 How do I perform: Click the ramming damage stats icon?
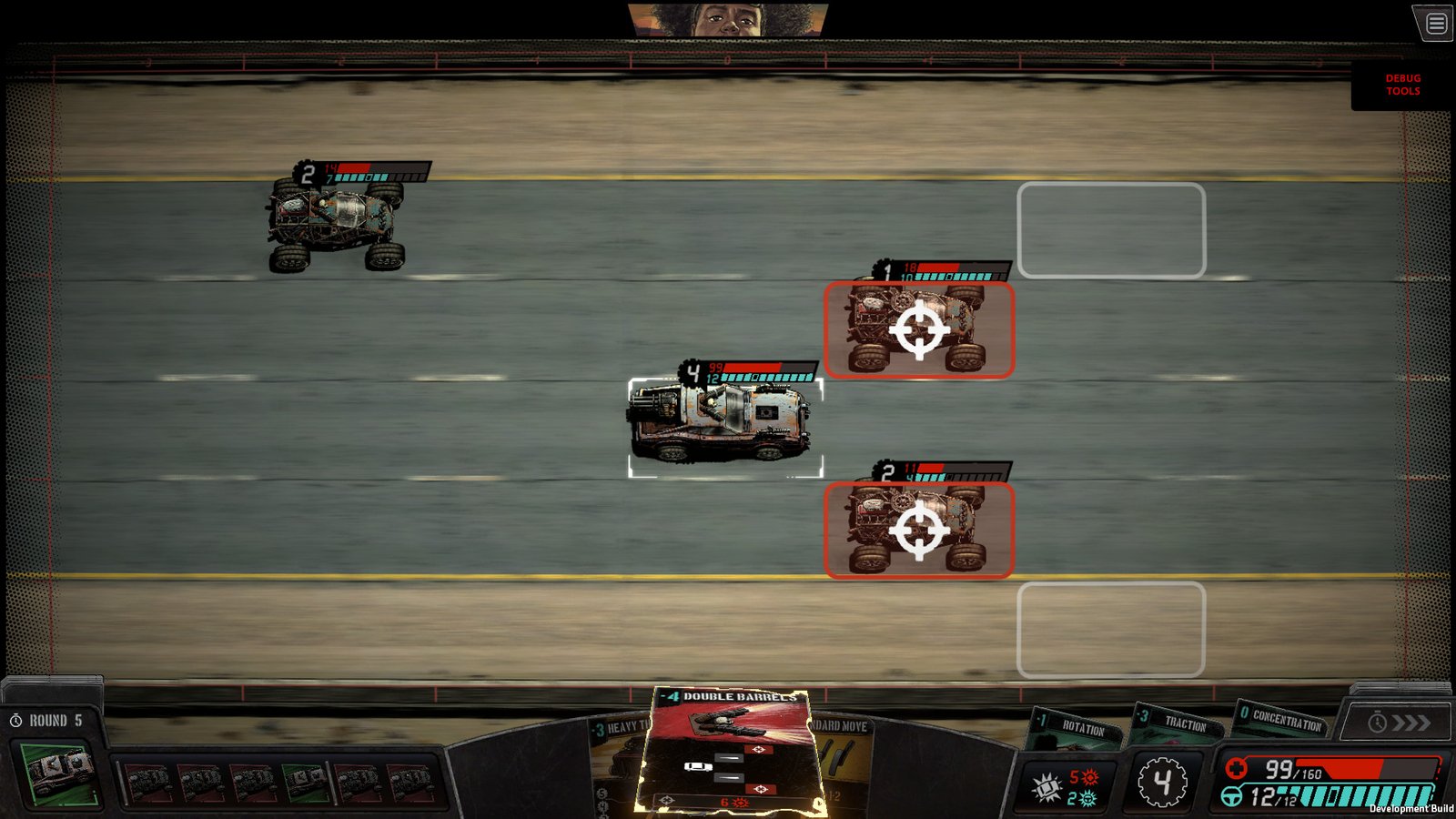[x=1046, y=787]
